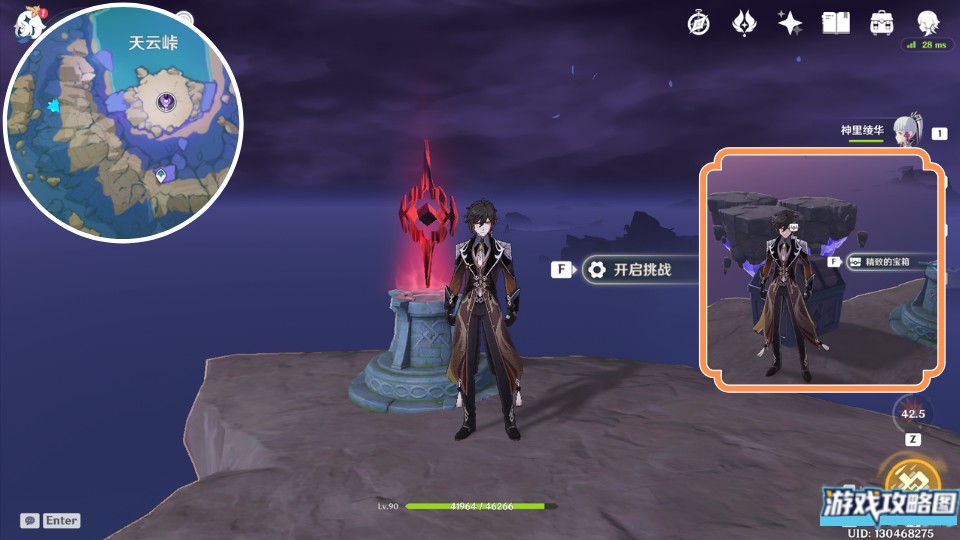Open the chat box speech bubble

pyautogui.click(x=30, y=520)
